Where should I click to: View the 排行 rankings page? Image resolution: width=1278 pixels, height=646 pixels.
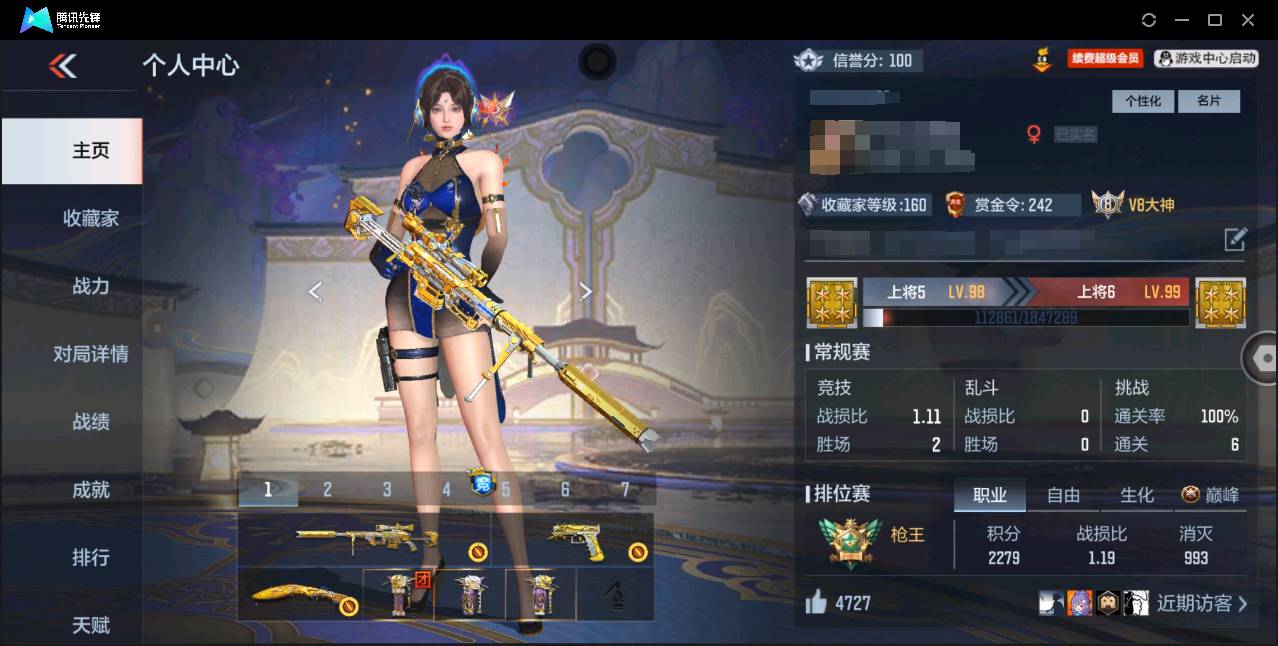pyautogui.click(x=90, y=557)
